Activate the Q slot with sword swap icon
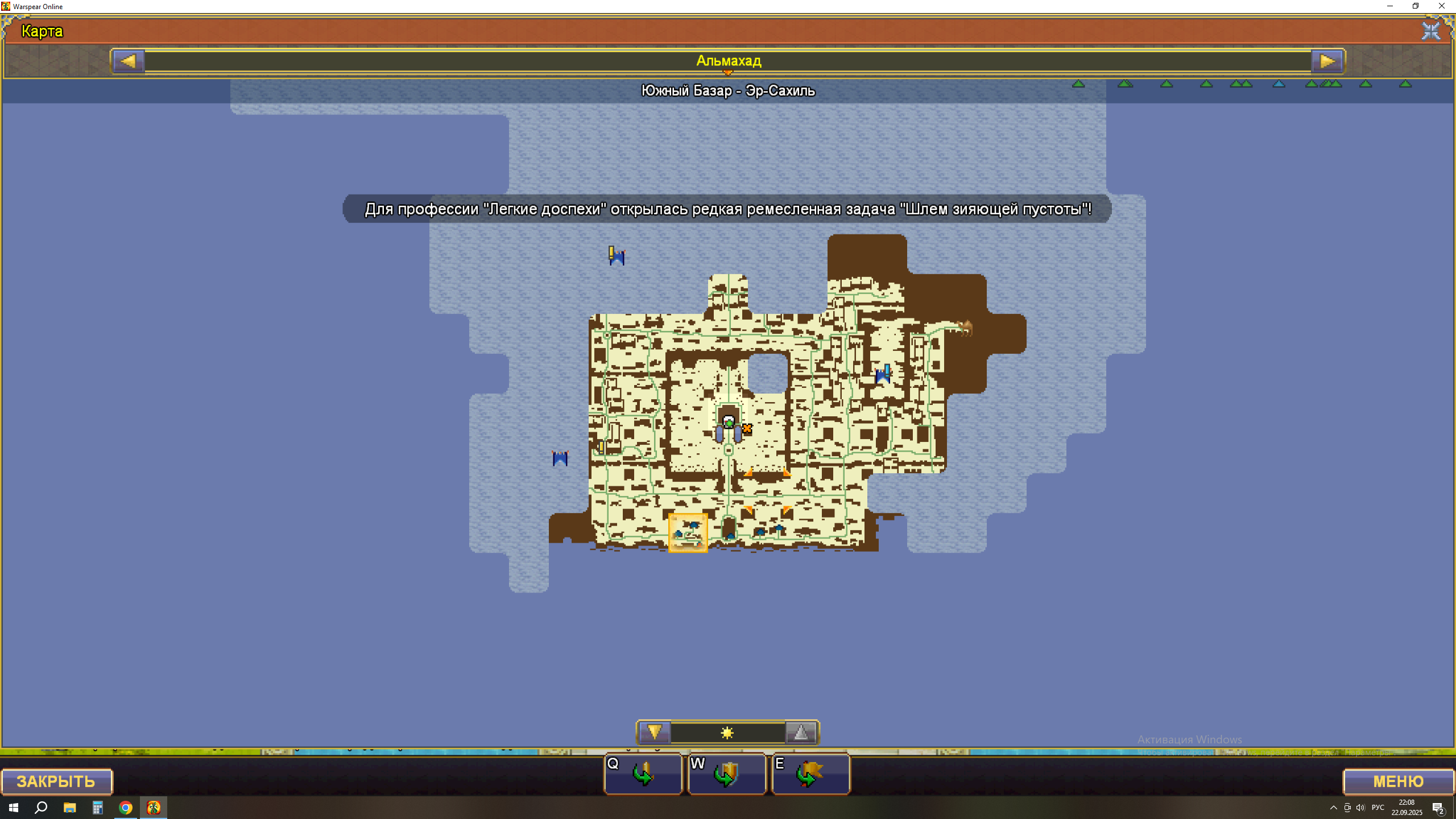The width and height of the screenshot is (1456, 819). pyautogui.click(x=643, y=774)
